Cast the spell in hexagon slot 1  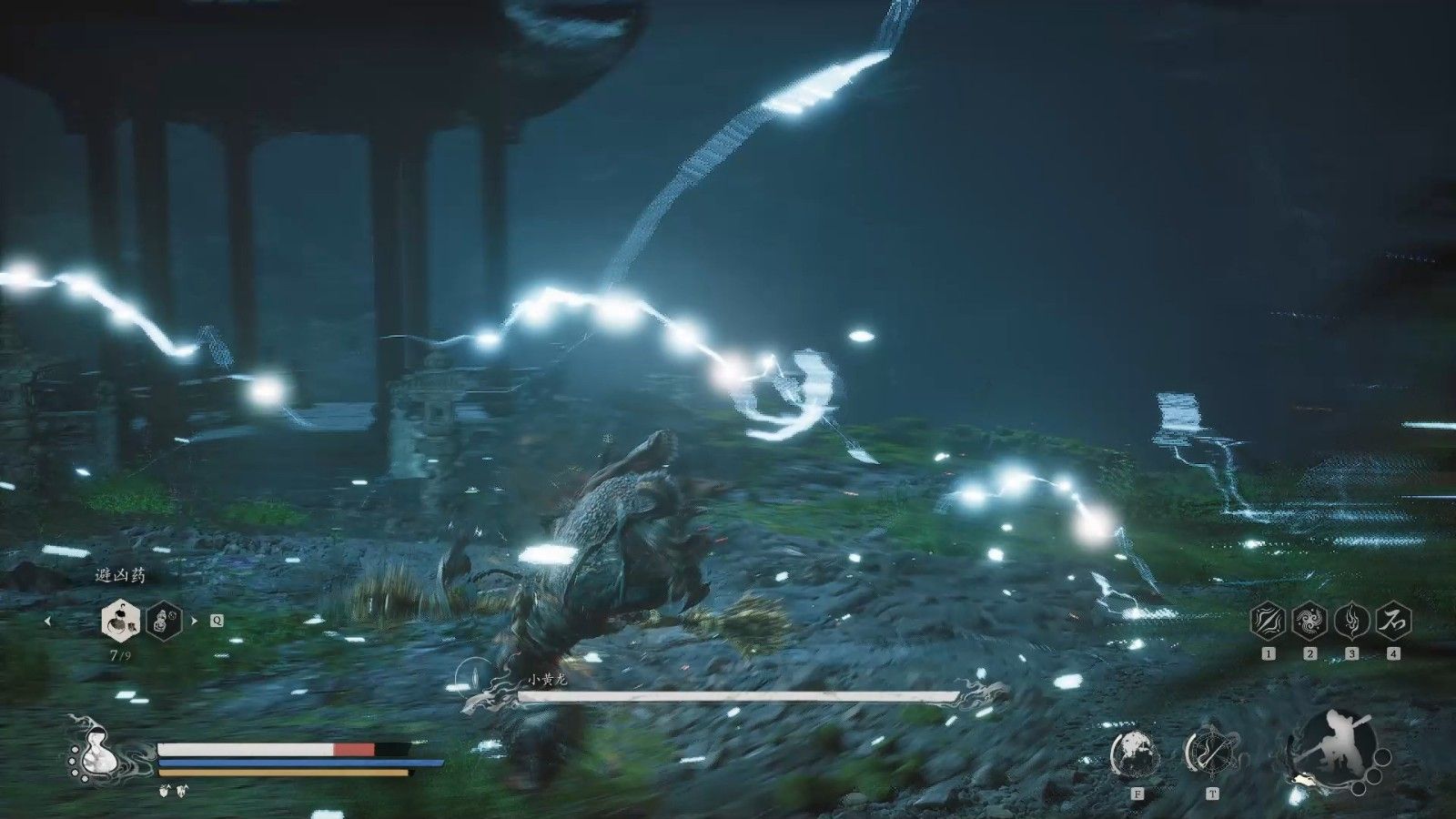(1268, 622)
